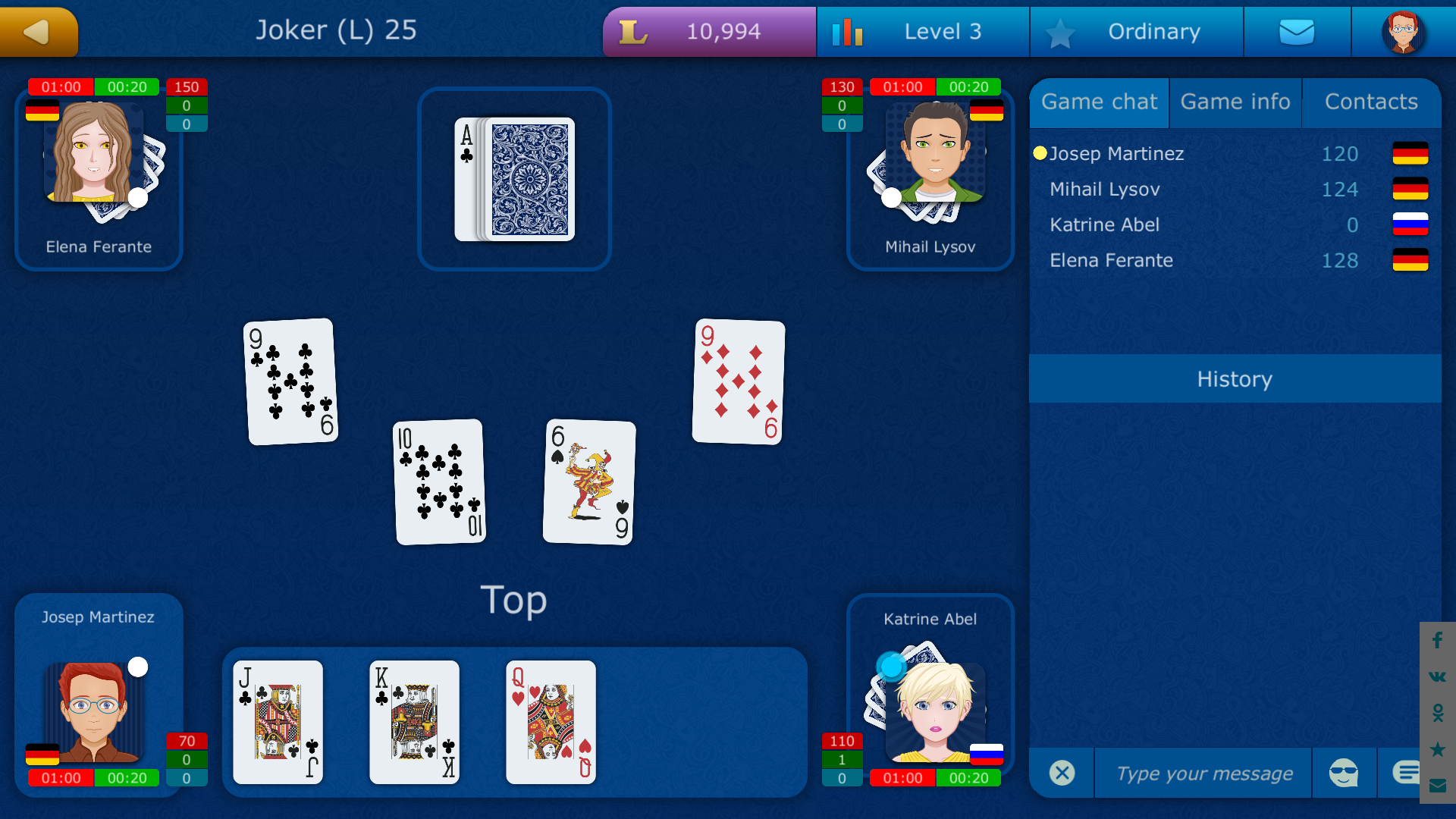Open the Contacts tab
1456x819 pixels.
1371,102
